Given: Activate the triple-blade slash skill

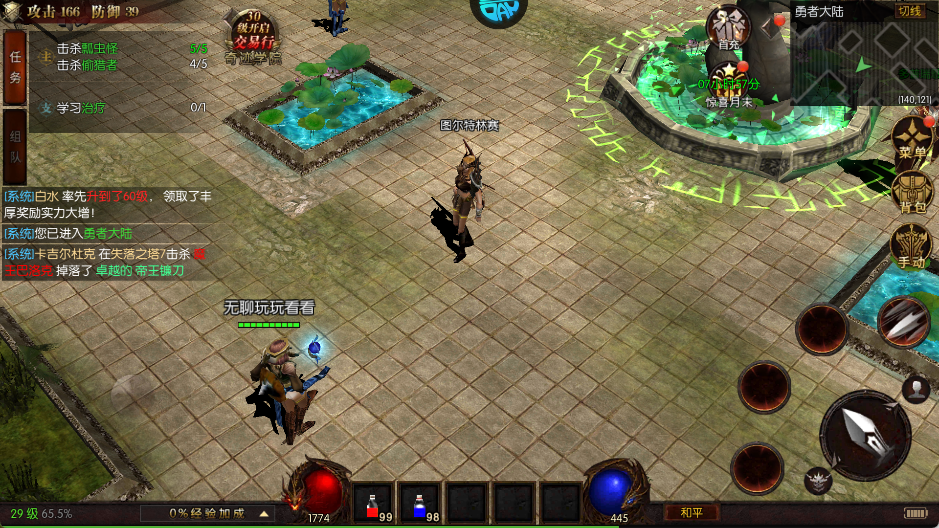Looking at the screenshot, I should pos(903,321).
